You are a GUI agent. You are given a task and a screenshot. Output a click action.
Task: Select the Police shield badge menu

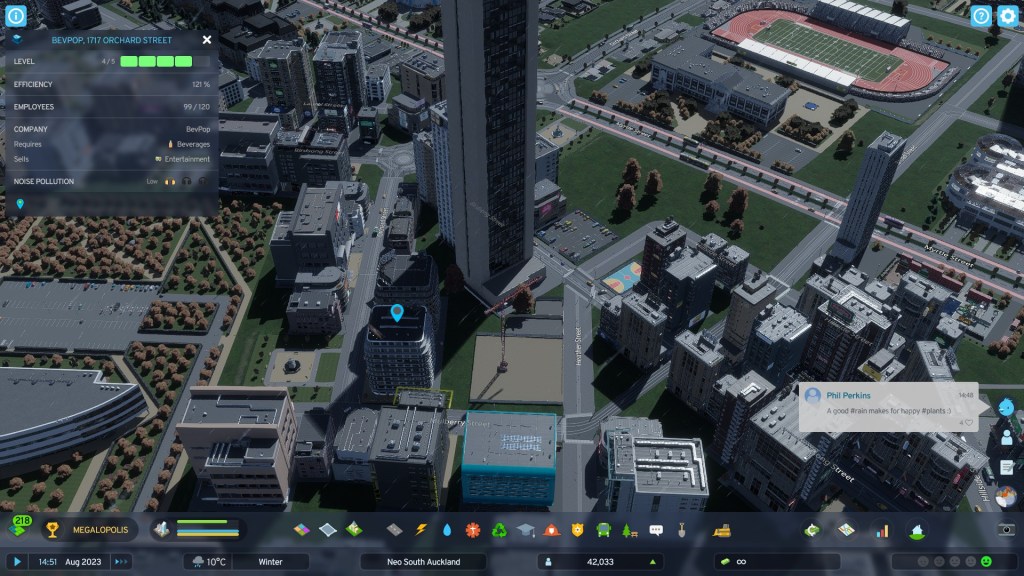[578, 530]
